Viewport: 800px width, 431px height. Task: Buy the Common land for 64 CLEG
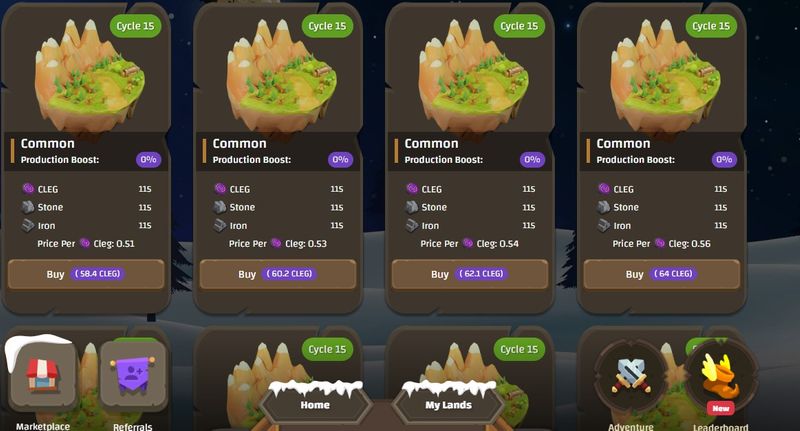pyautogui.click(x=662, y=274)
